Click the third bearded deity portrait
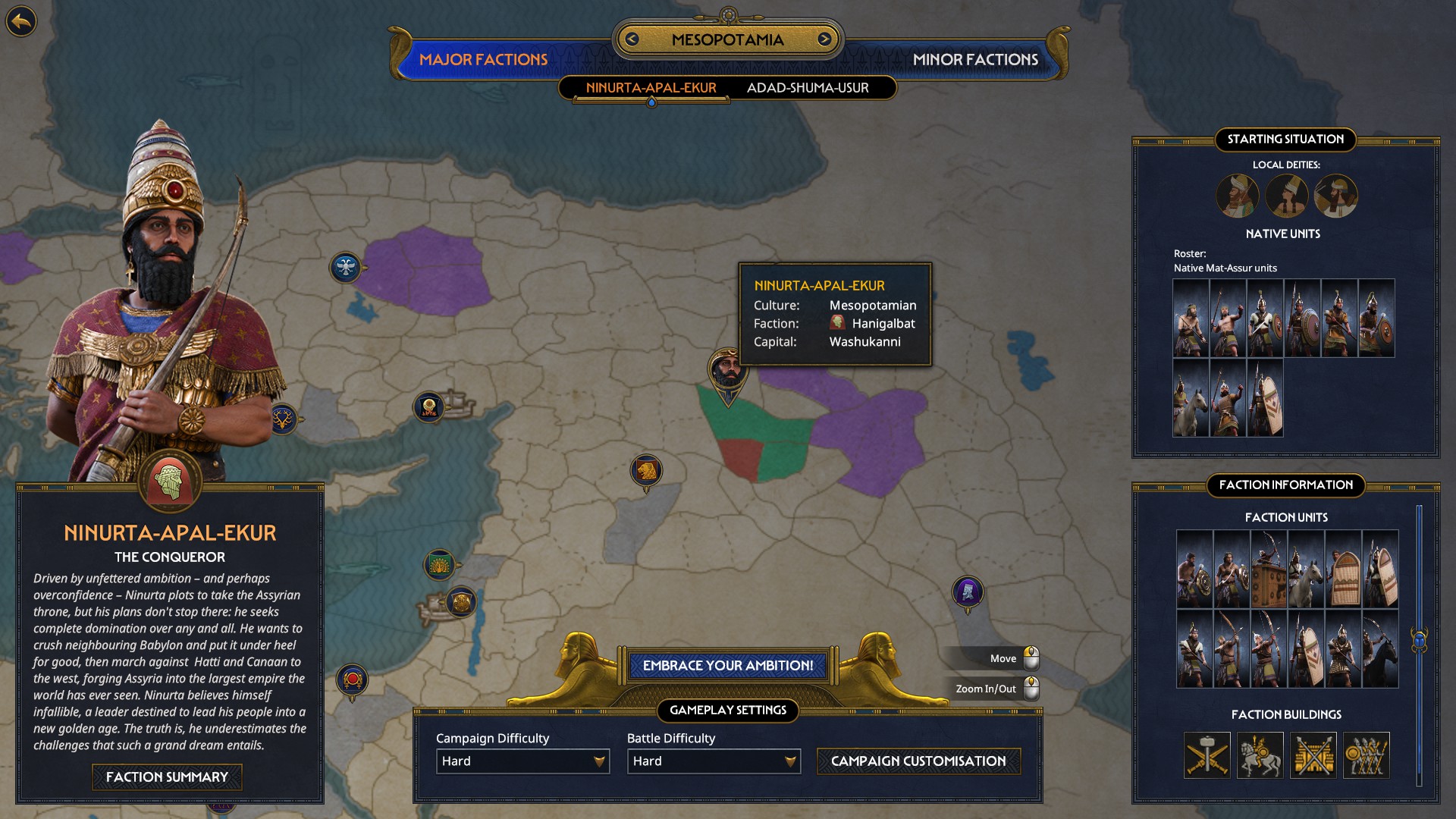The image size is (1456, 819). (1335, 196)
